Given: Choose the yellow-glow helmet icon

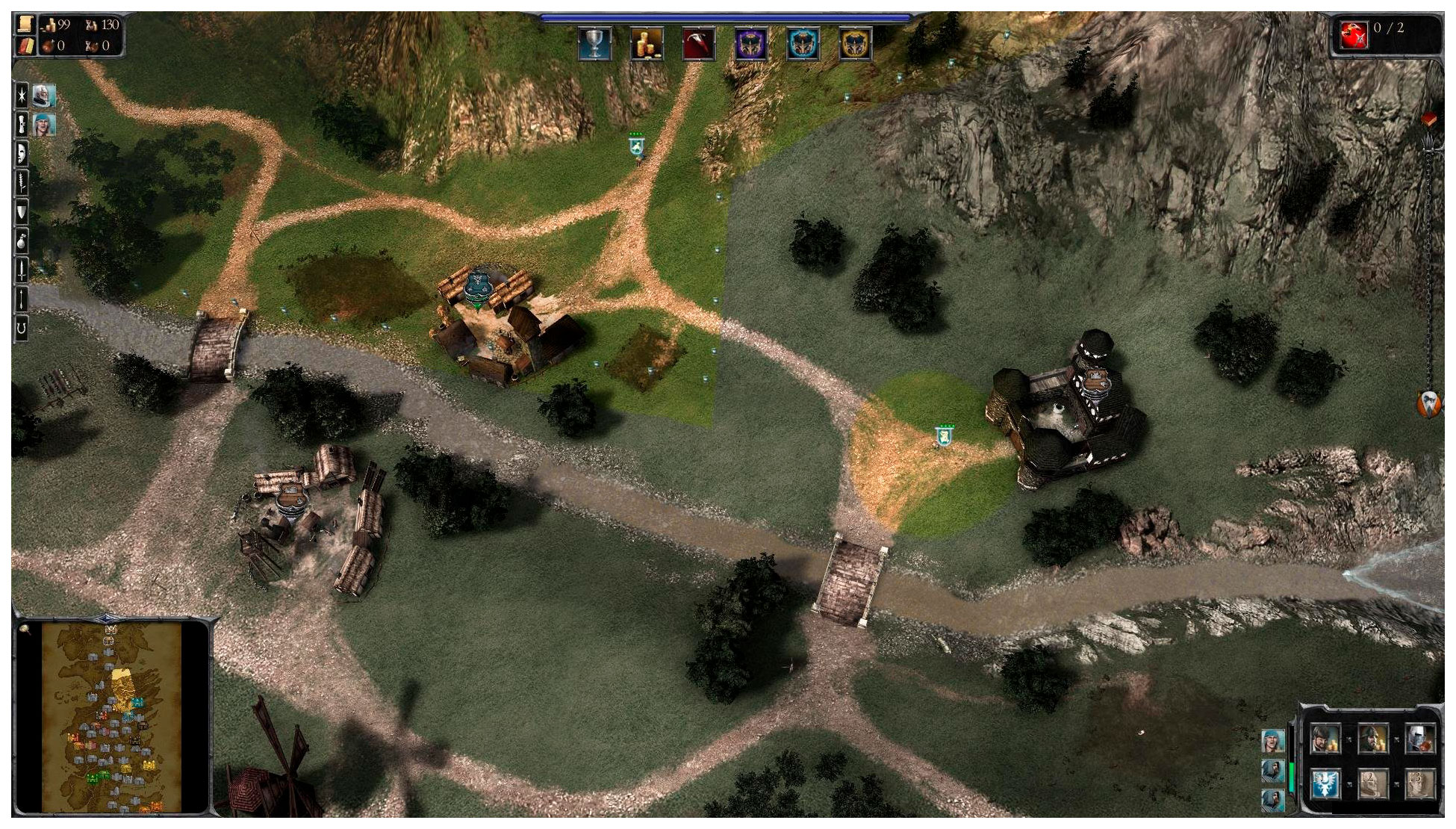Looking at the screenshot, I should (x=856, y=43).
